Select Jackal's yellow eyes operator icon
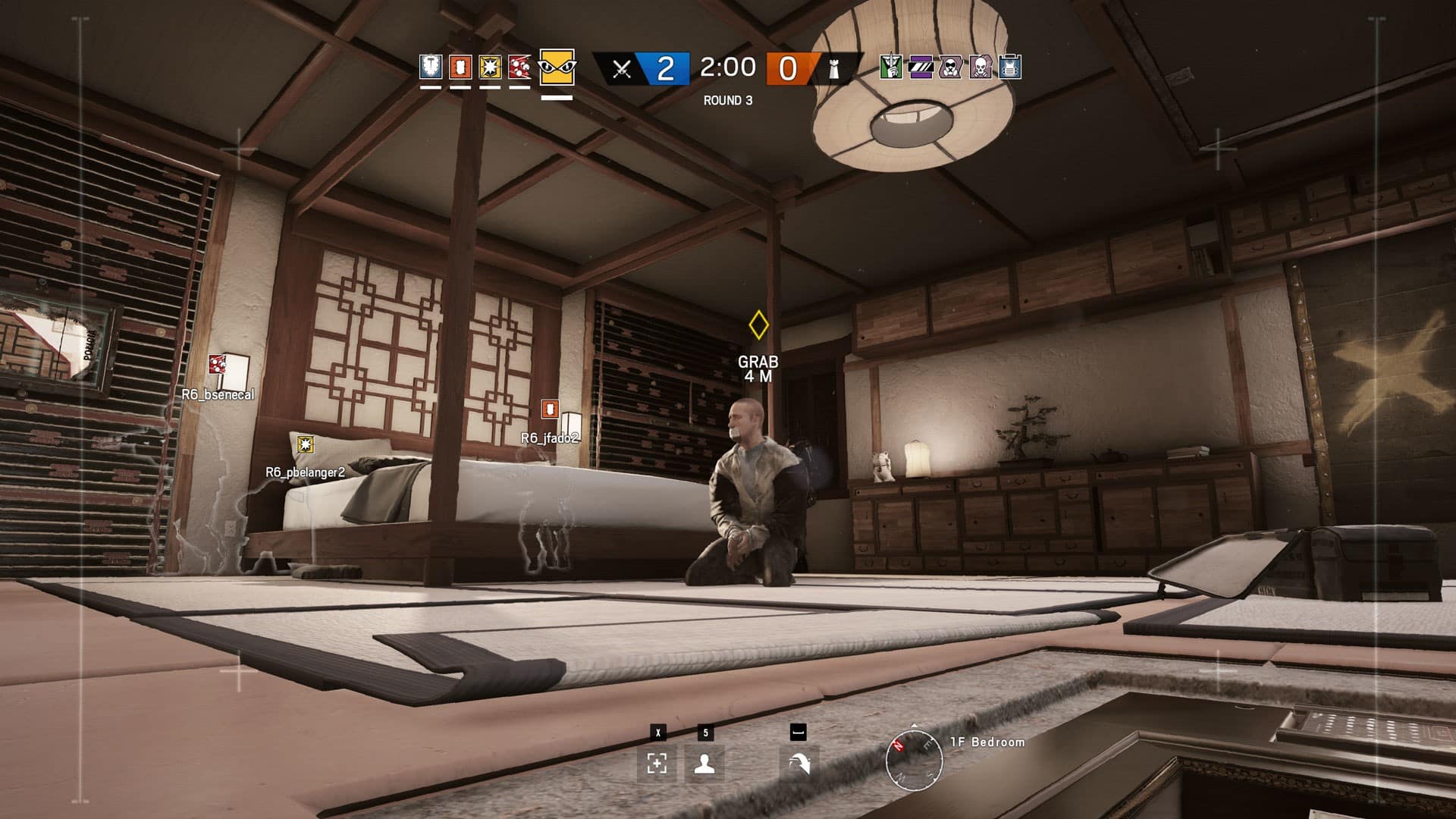The width and height of the screenshot is (1456, 819). (x=556, y=68)
